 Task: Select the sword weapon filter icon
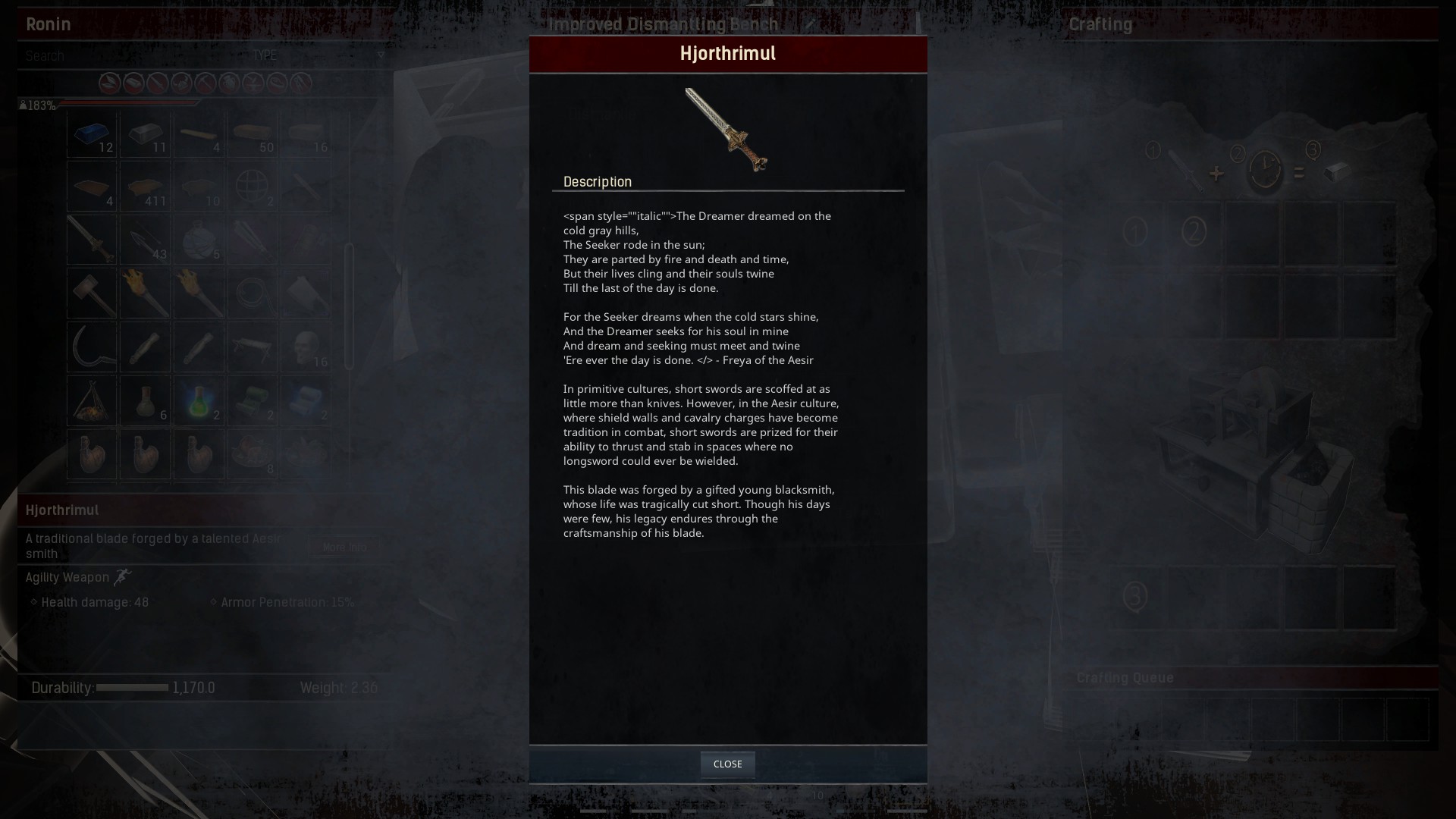tap(156, 83)
